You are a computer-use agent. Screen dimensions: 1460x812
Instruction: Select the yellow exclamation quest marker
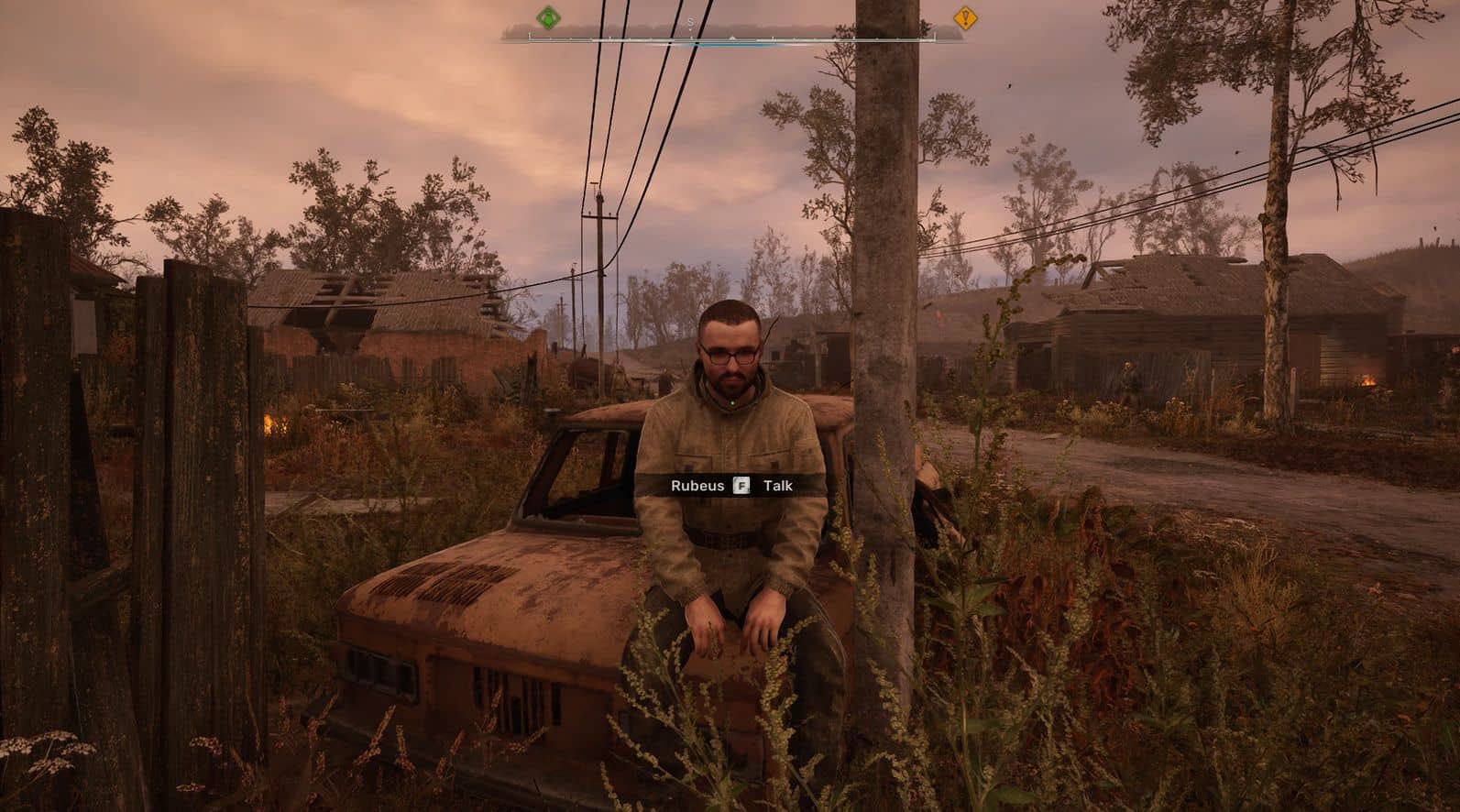963,16
